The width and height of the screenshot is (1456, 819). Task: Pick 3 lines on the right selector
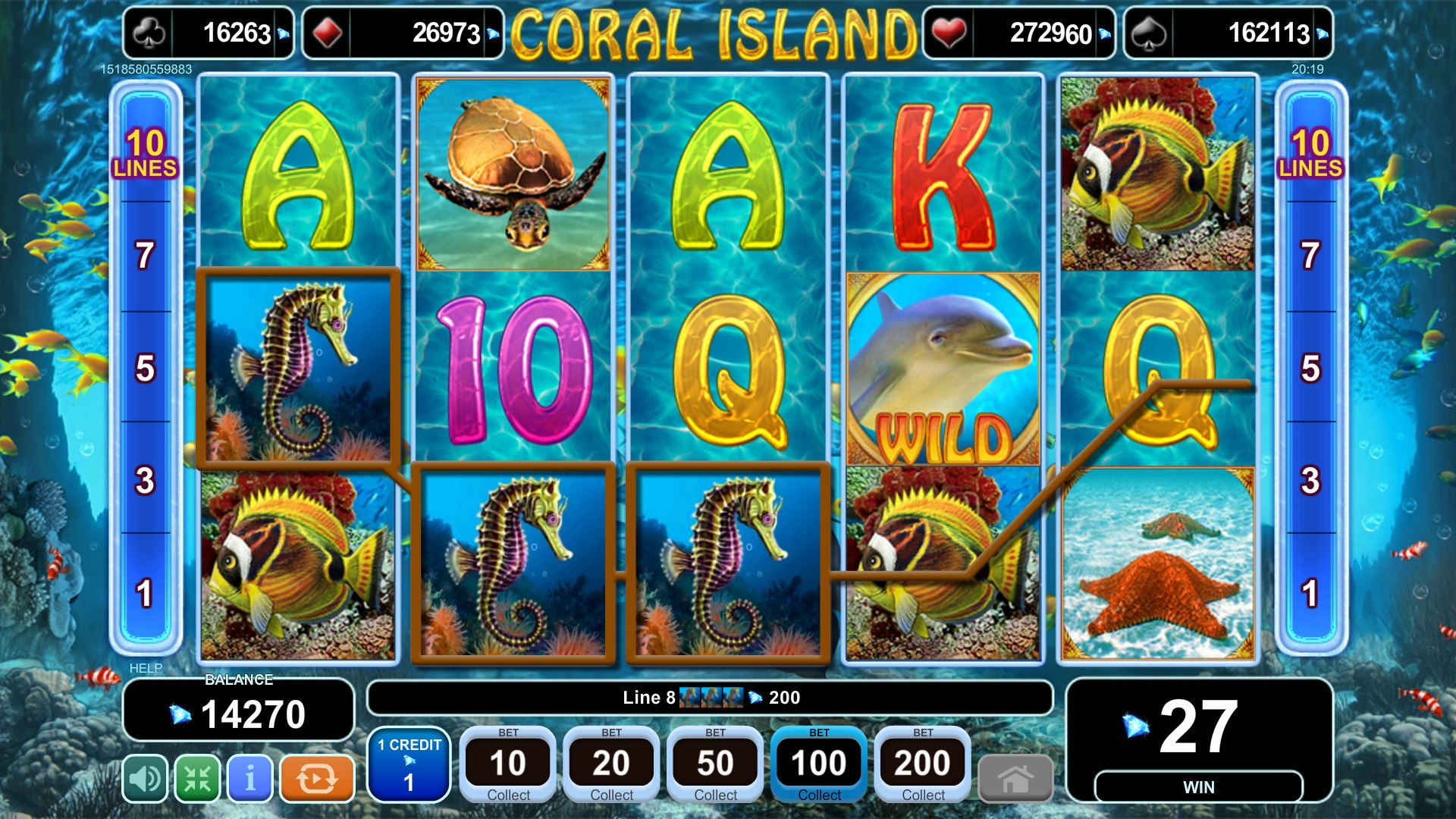(x=1310, y=480)
